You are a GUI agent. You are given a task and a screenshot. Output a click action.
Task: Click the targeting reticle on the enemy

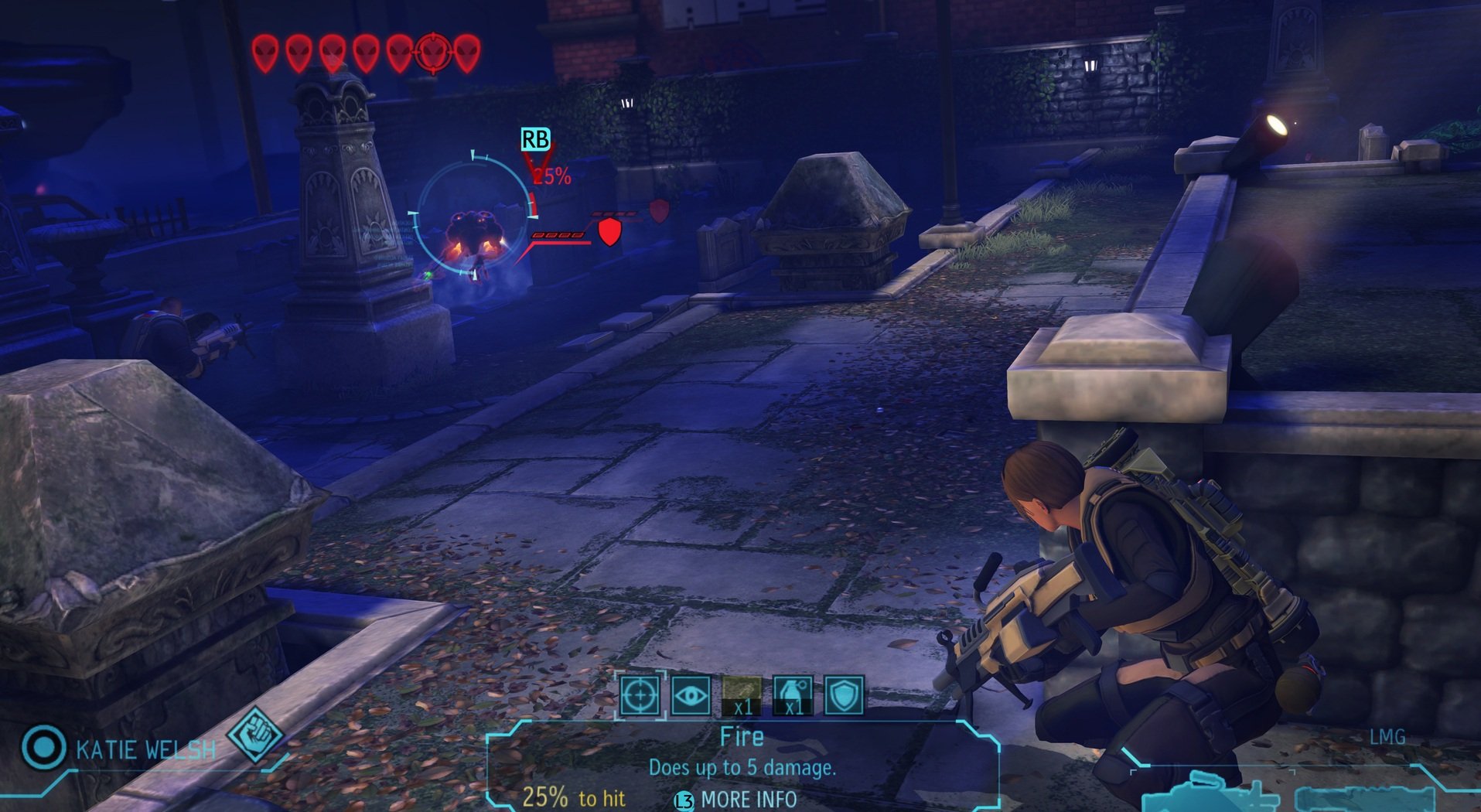point(474,217)
